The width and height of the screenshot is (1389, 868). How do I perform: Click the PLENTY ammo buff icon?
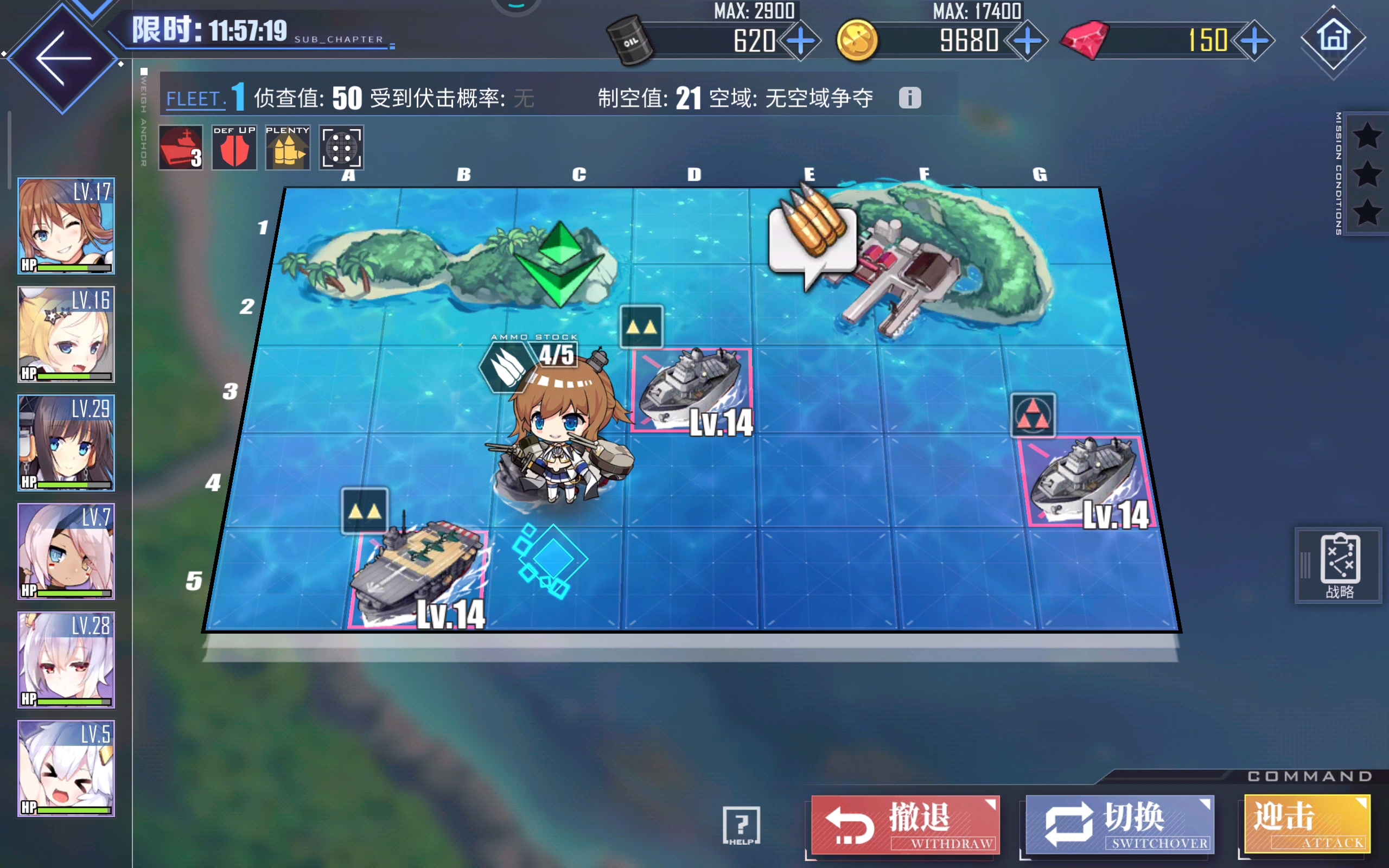(286, 148)
